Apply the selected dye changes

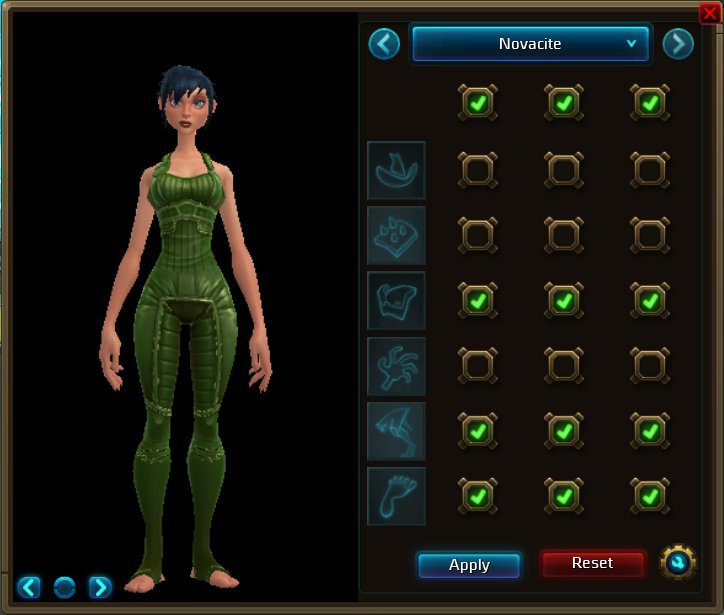coord(469,565)
